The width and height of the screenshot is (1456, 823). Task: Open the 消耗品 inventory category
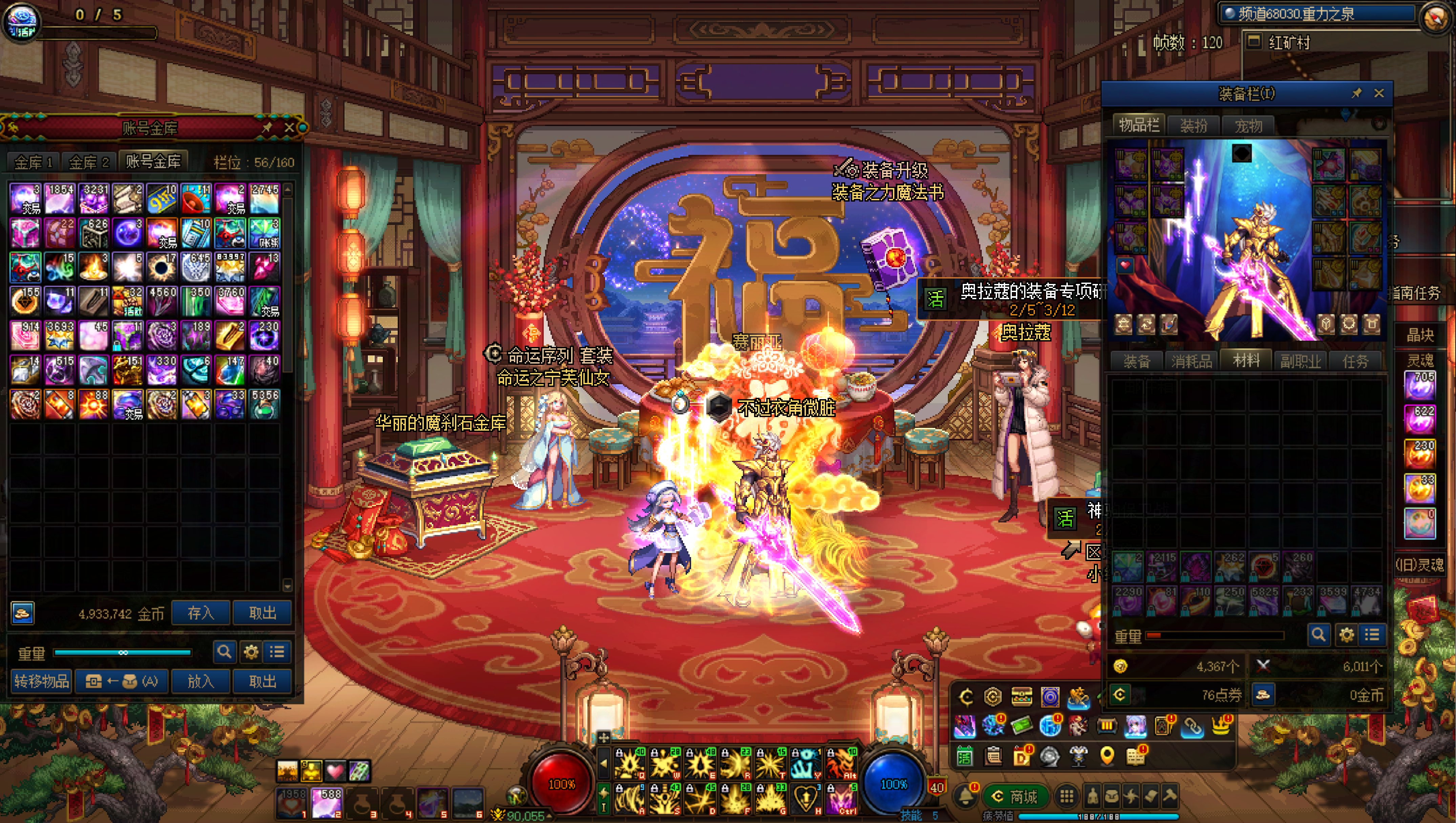point(1191,361)
